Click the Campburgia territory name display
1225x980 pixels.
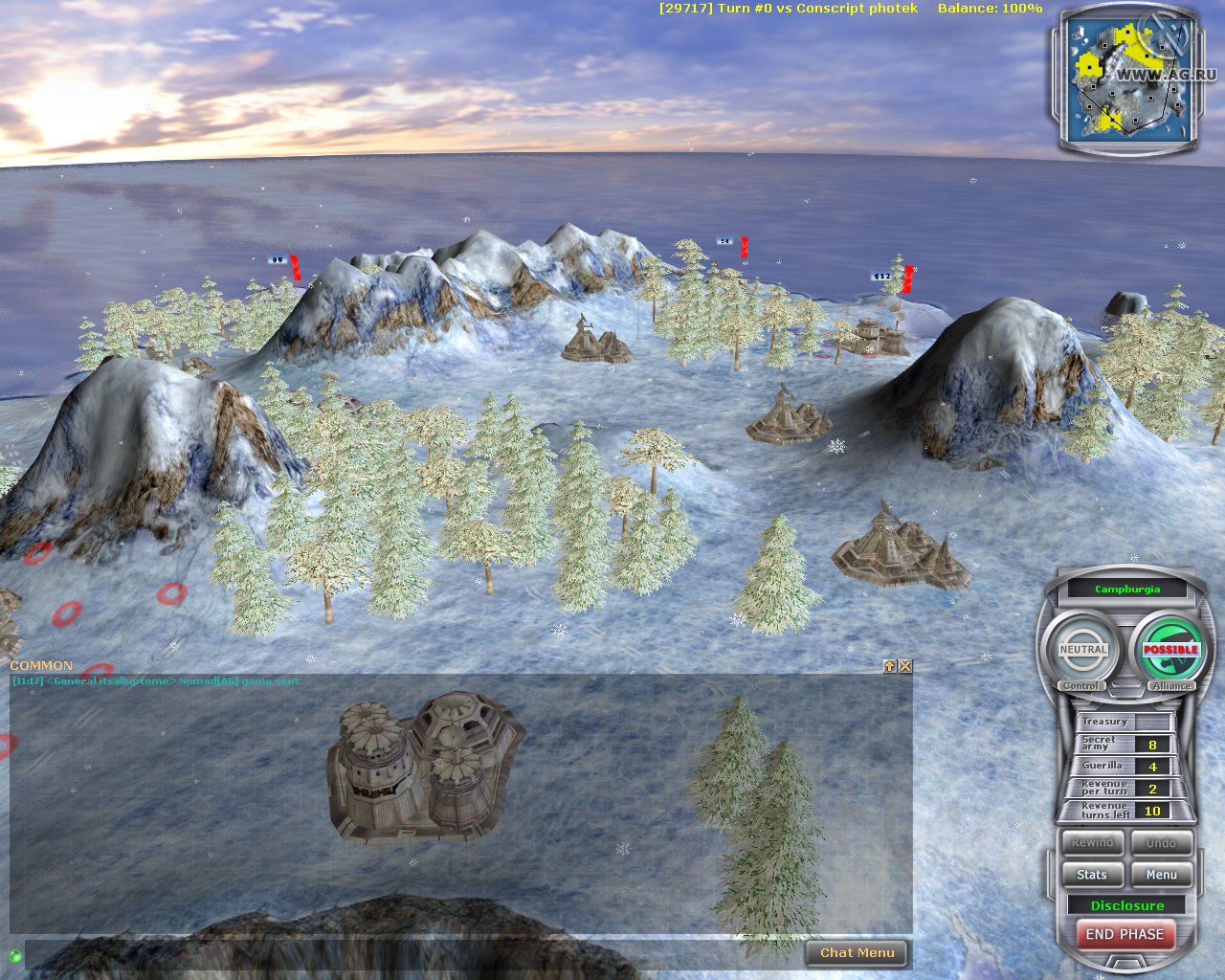[1126, 589]
